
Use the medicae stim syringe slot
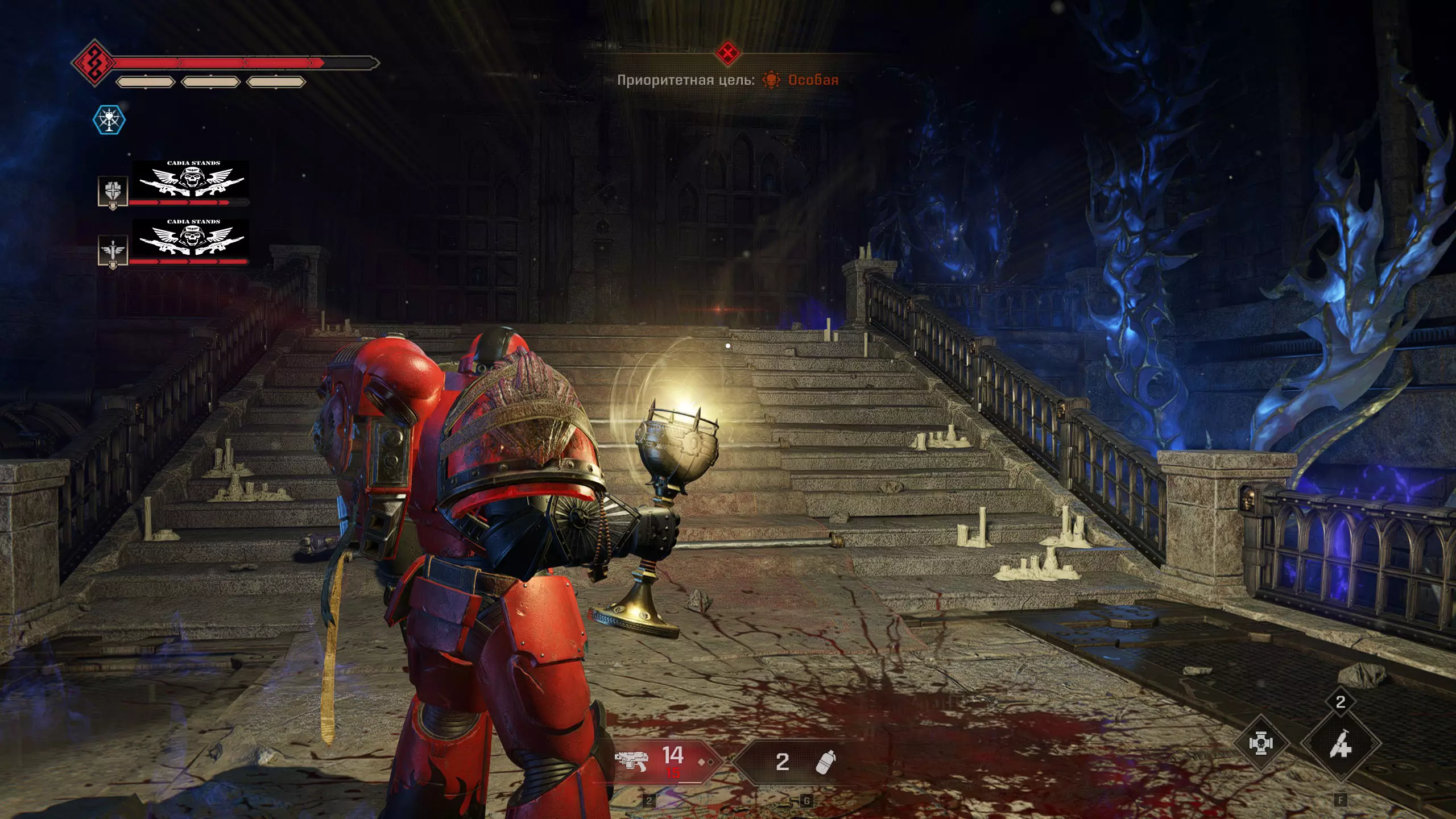click(x=1341, y=743)
